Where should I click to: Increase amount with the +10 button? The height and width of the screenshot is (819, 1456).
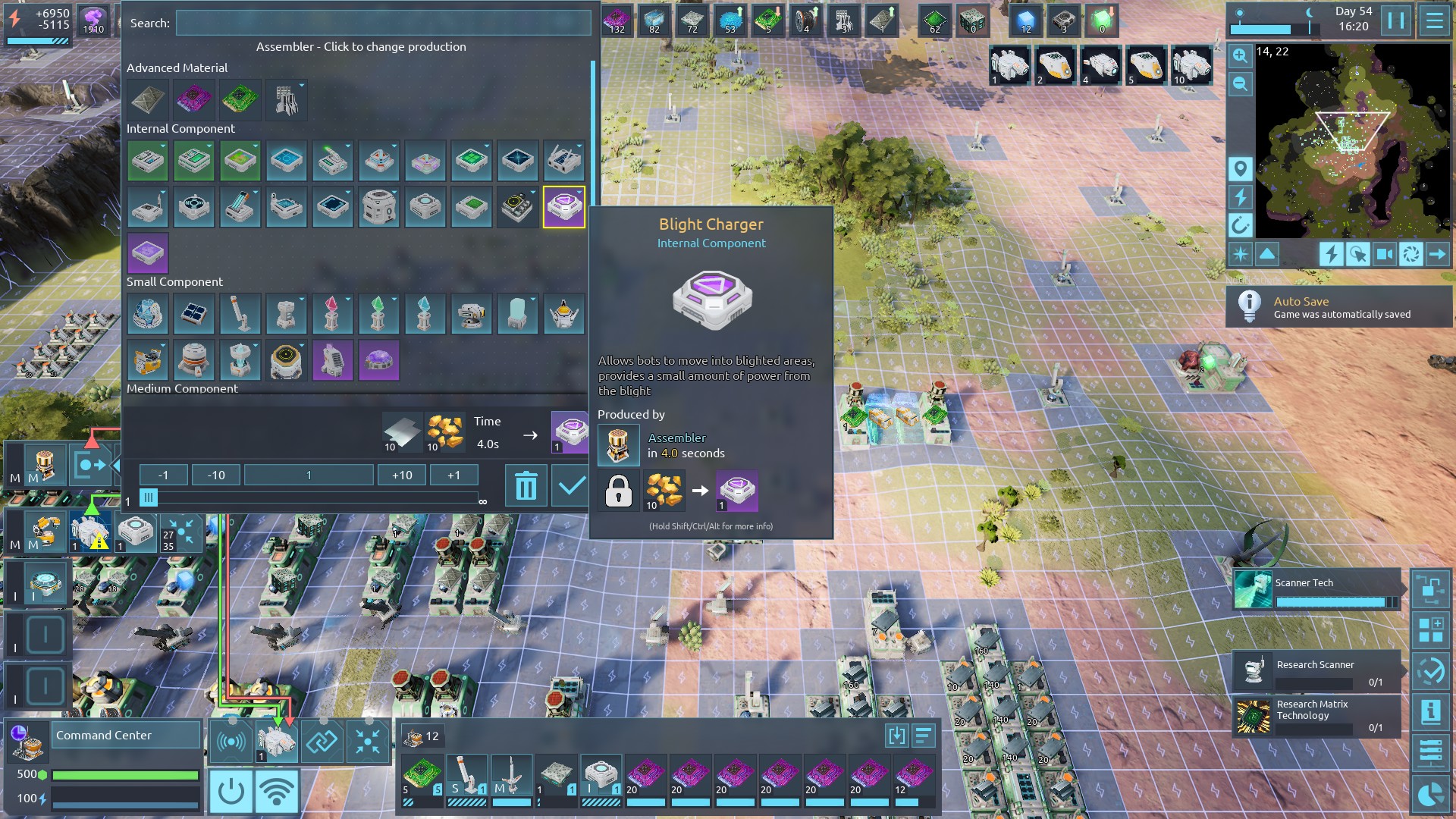tap(402, 475)
